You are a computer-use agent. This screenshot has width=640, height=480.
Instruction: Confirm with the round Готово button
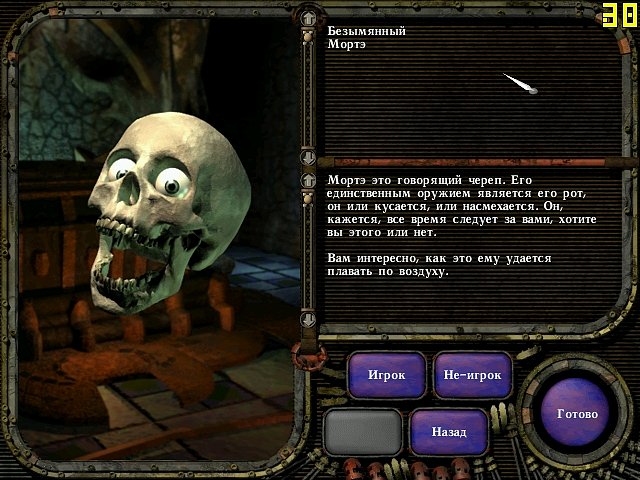(x=576, y=414)
